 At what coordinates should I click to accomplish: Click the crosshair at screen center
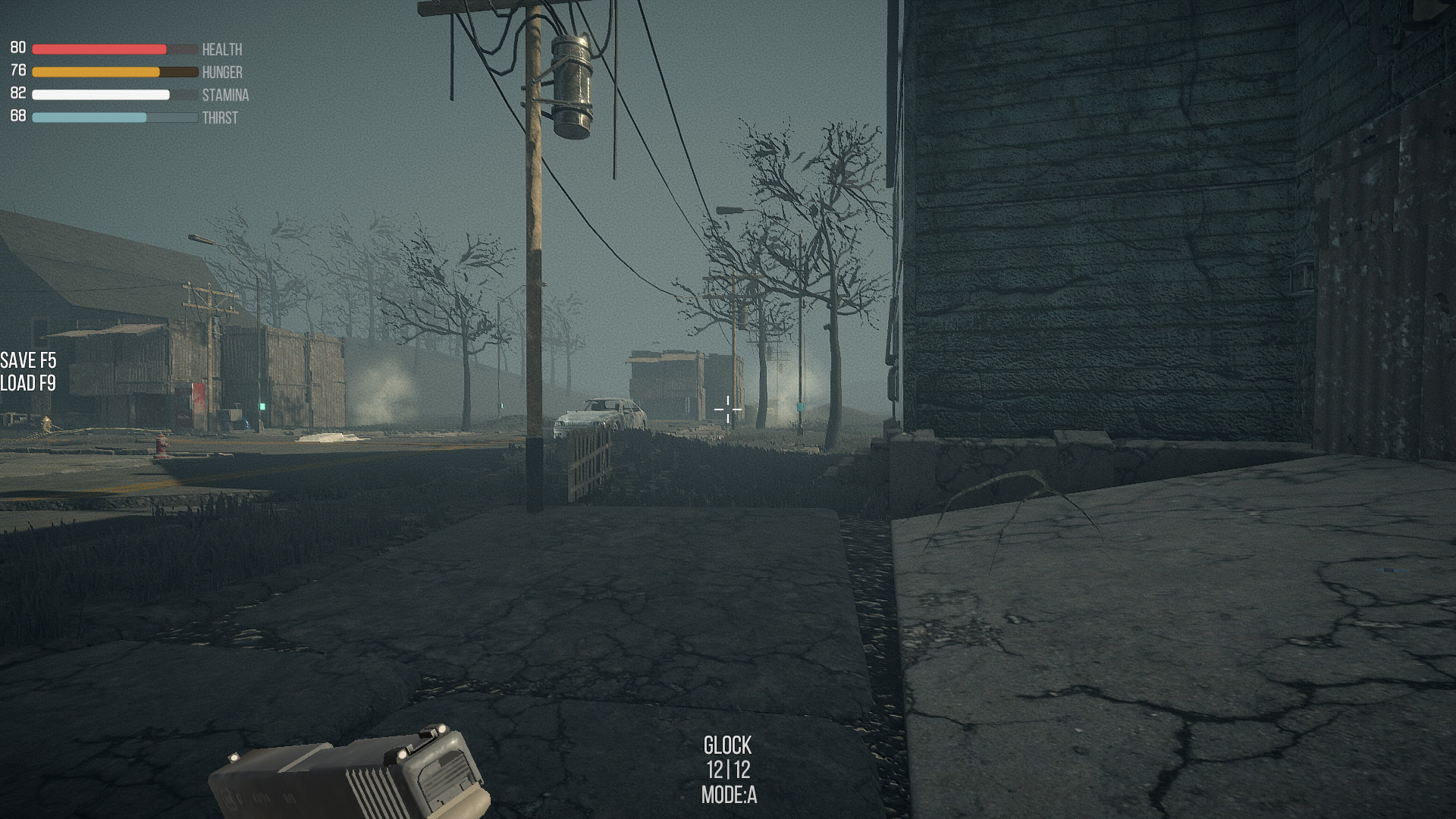727,409
